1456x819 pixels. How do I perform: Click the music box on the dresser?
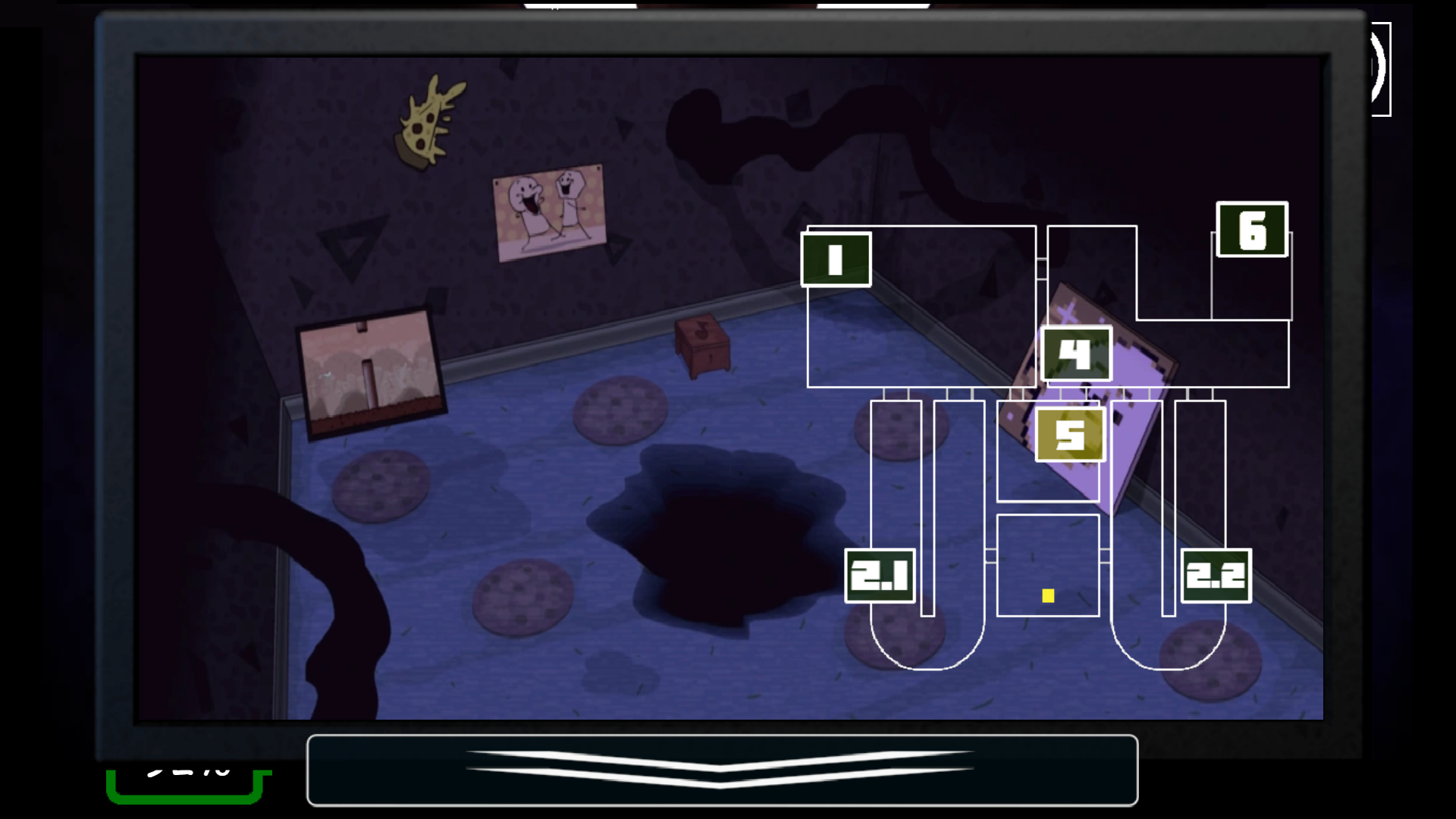coord(701,349)
